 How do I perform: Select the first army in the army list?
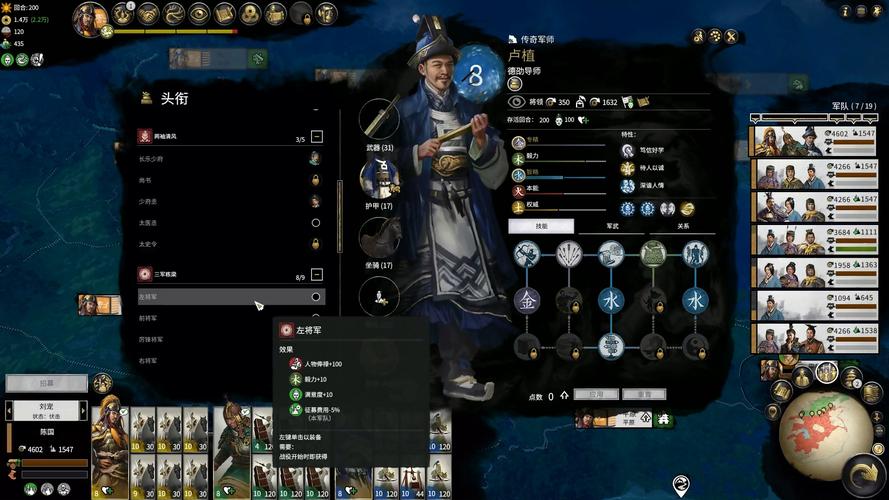coord(812,140)
